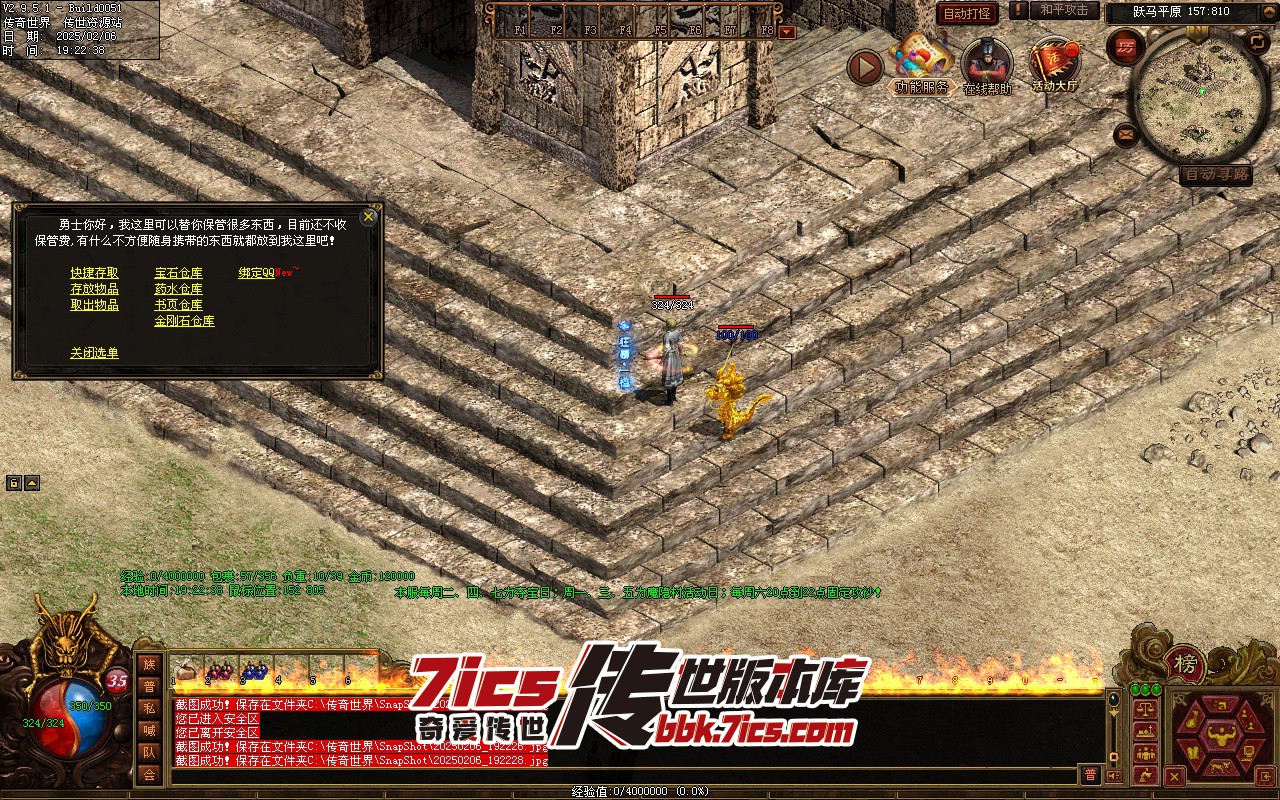This screenshot has height=800, width=1280.
Task: Open the 宝石仓库 gem warehouse
Action: 178,273
